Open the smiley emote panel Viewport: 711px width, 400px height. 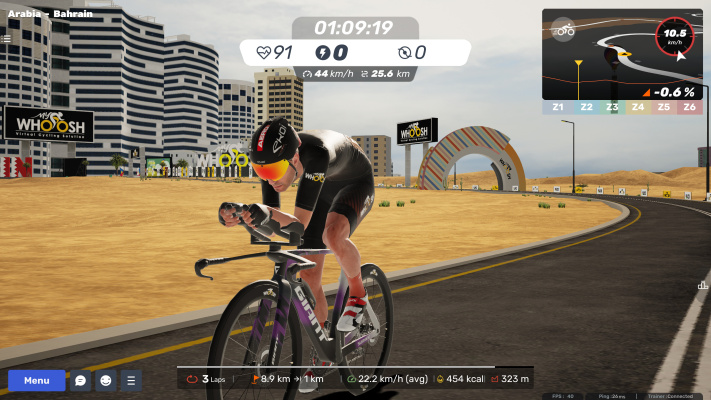[x=106, y=381]
